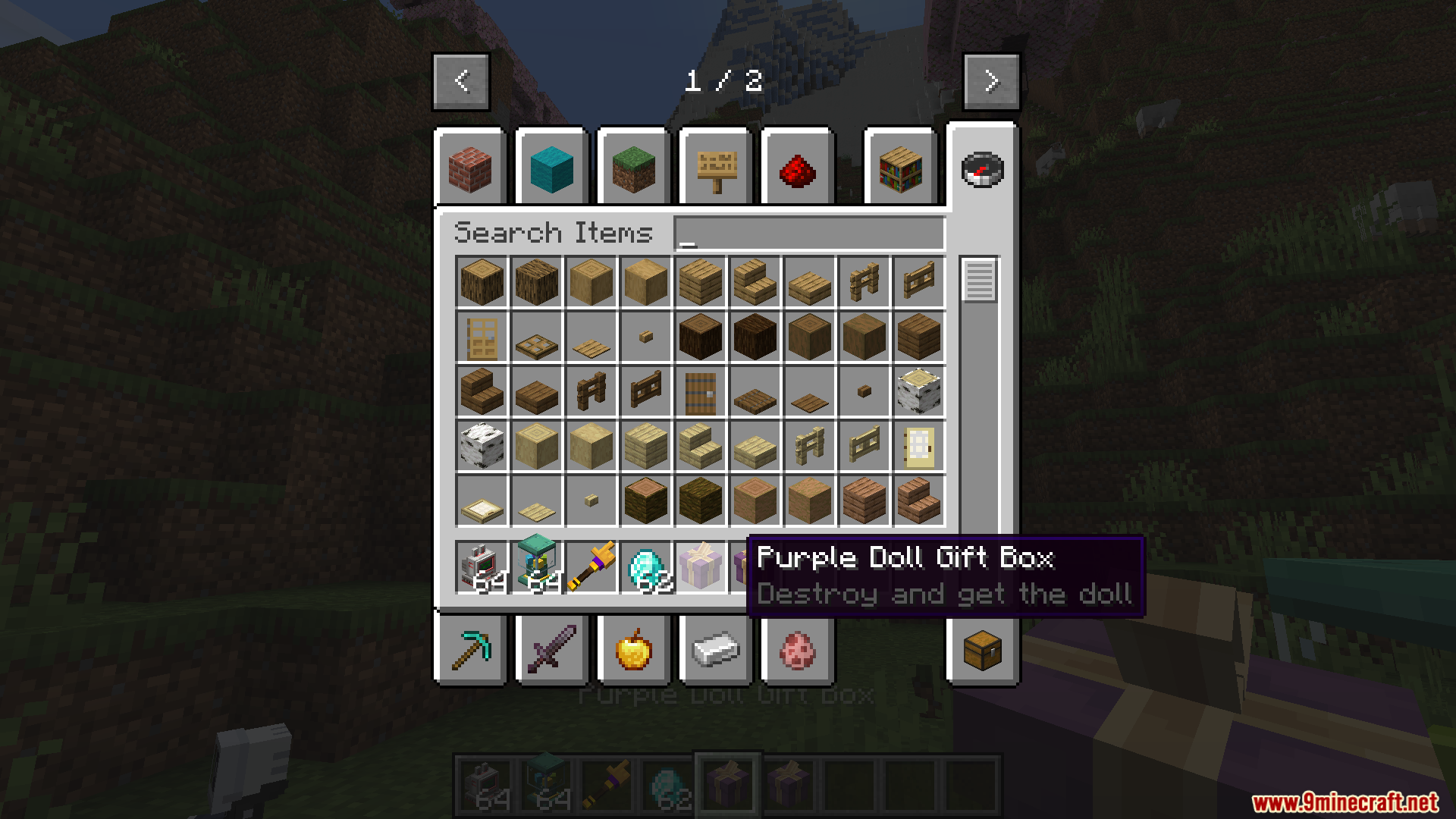Image resolution: width=1456 pixels, height=819 pixels.
Task: Select the compass search tab
Action: pyautogui.click(x=983, y=168)
